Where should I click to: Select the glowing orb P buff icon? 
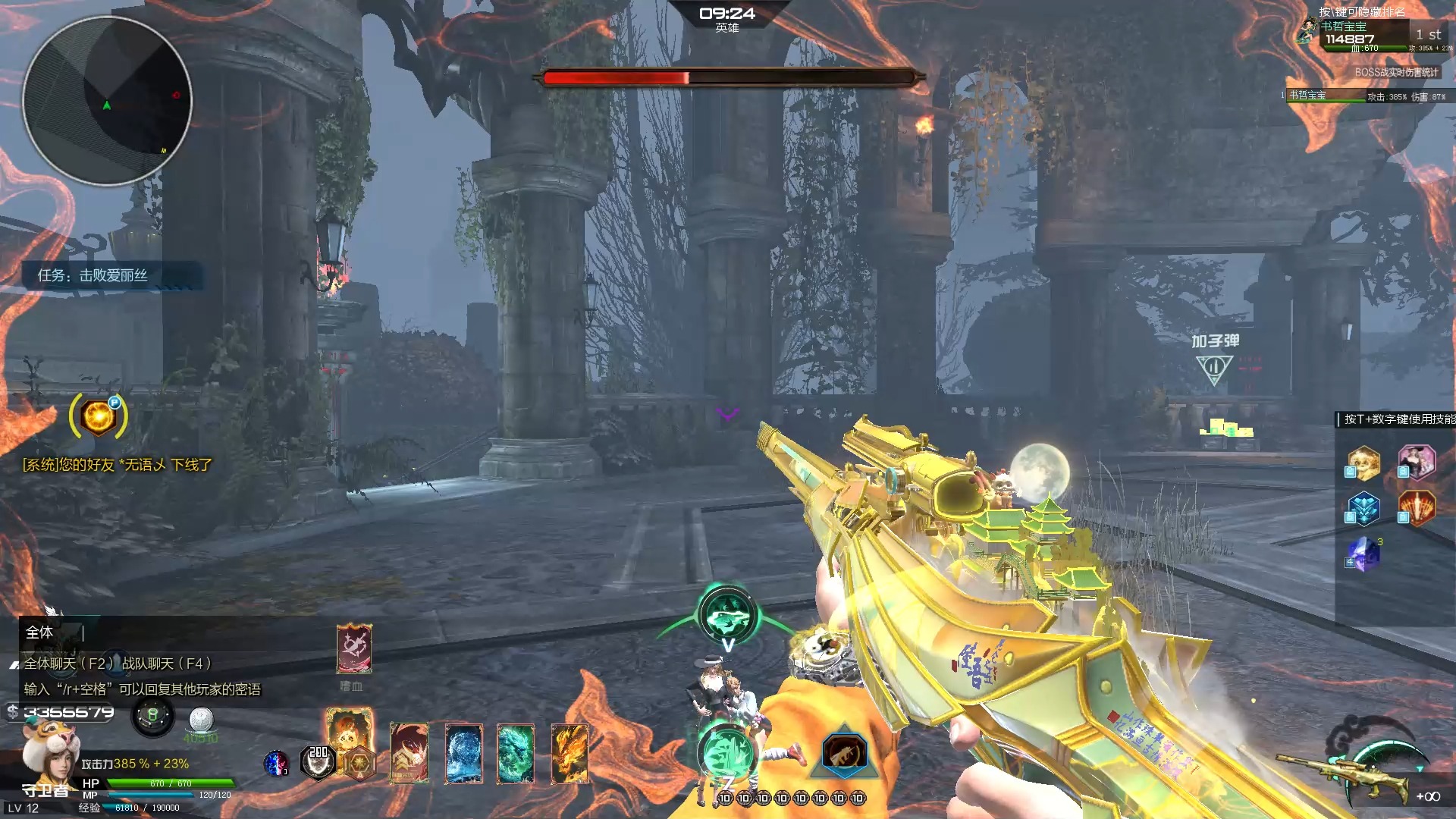point(99,416)
